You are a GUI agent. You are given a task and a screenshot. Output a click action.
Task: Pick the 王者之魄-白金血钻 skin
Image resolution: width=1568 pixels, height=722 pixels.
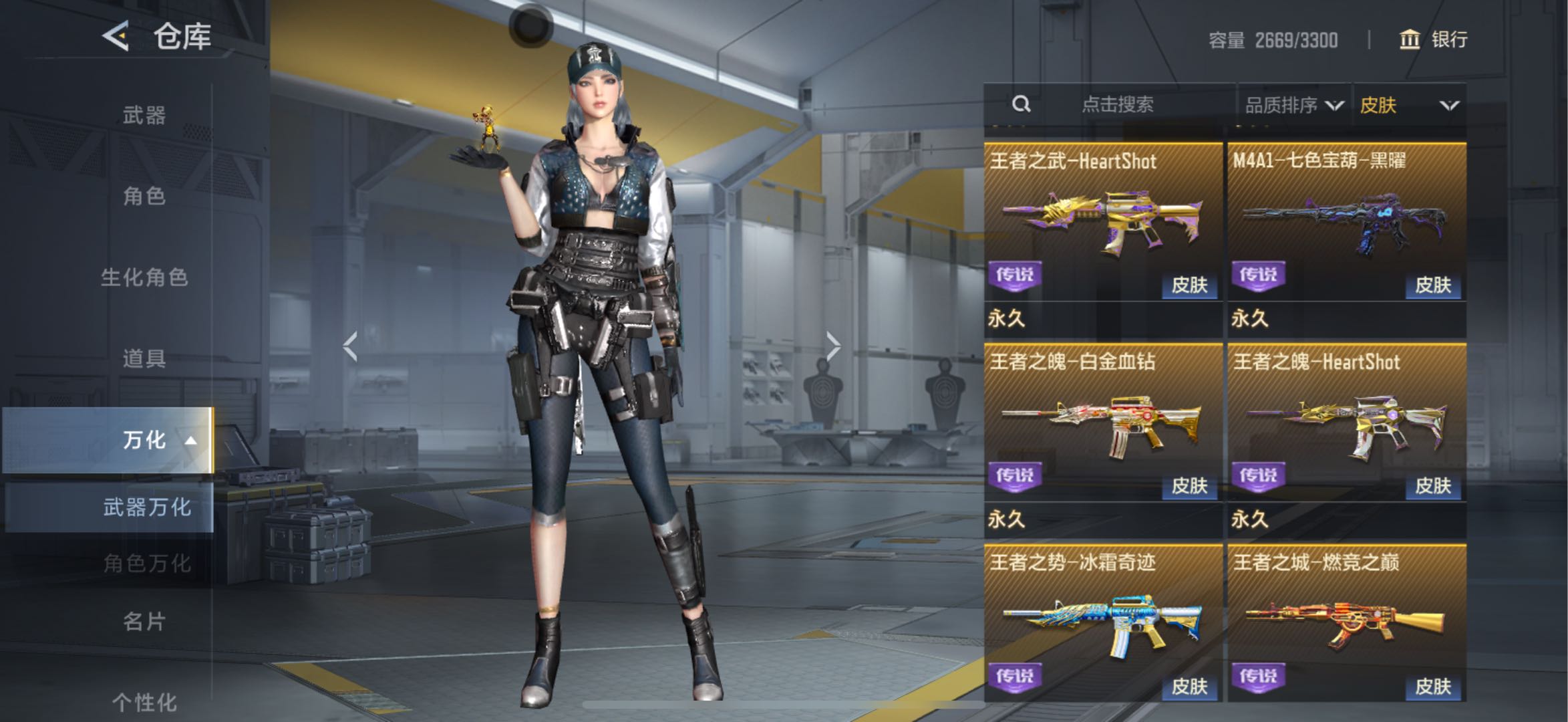[1103, 423]
